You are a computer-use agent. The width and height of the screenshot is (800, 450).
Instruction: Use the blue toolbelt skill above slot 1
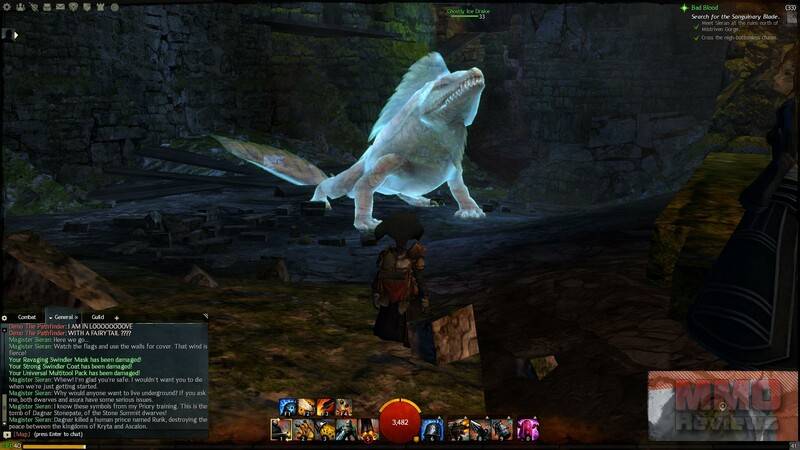point(286,406)
